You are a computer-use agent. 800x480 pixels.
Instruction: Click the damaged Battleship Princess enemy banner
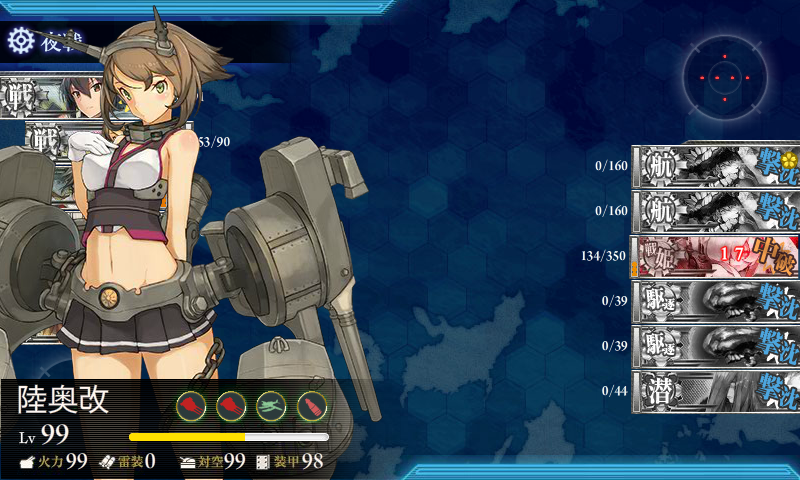[715, 255]
